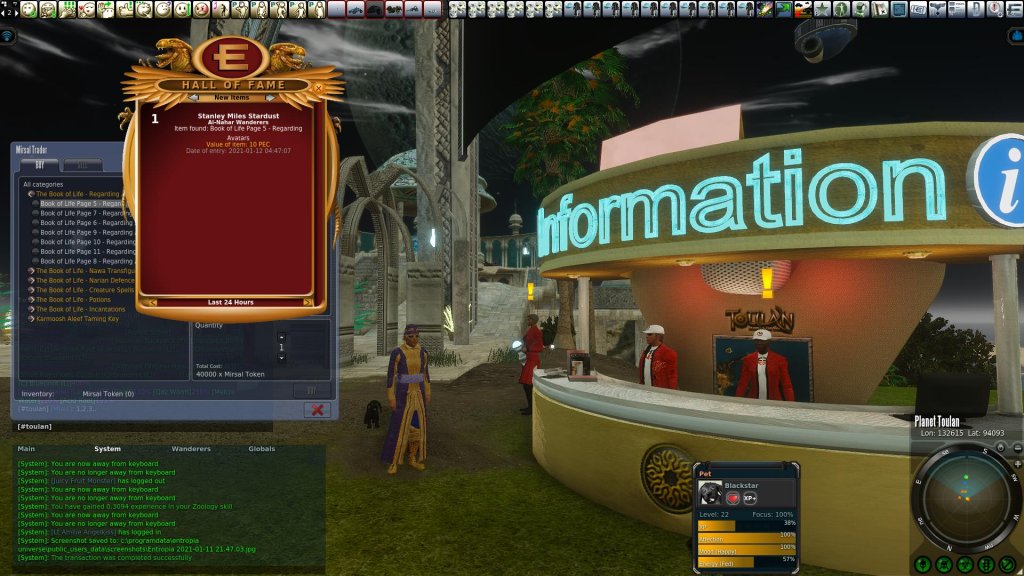Open Blackstar's pet portrait
The width and height of the screenshot is (1024, 576).
[x=709, y=494]
